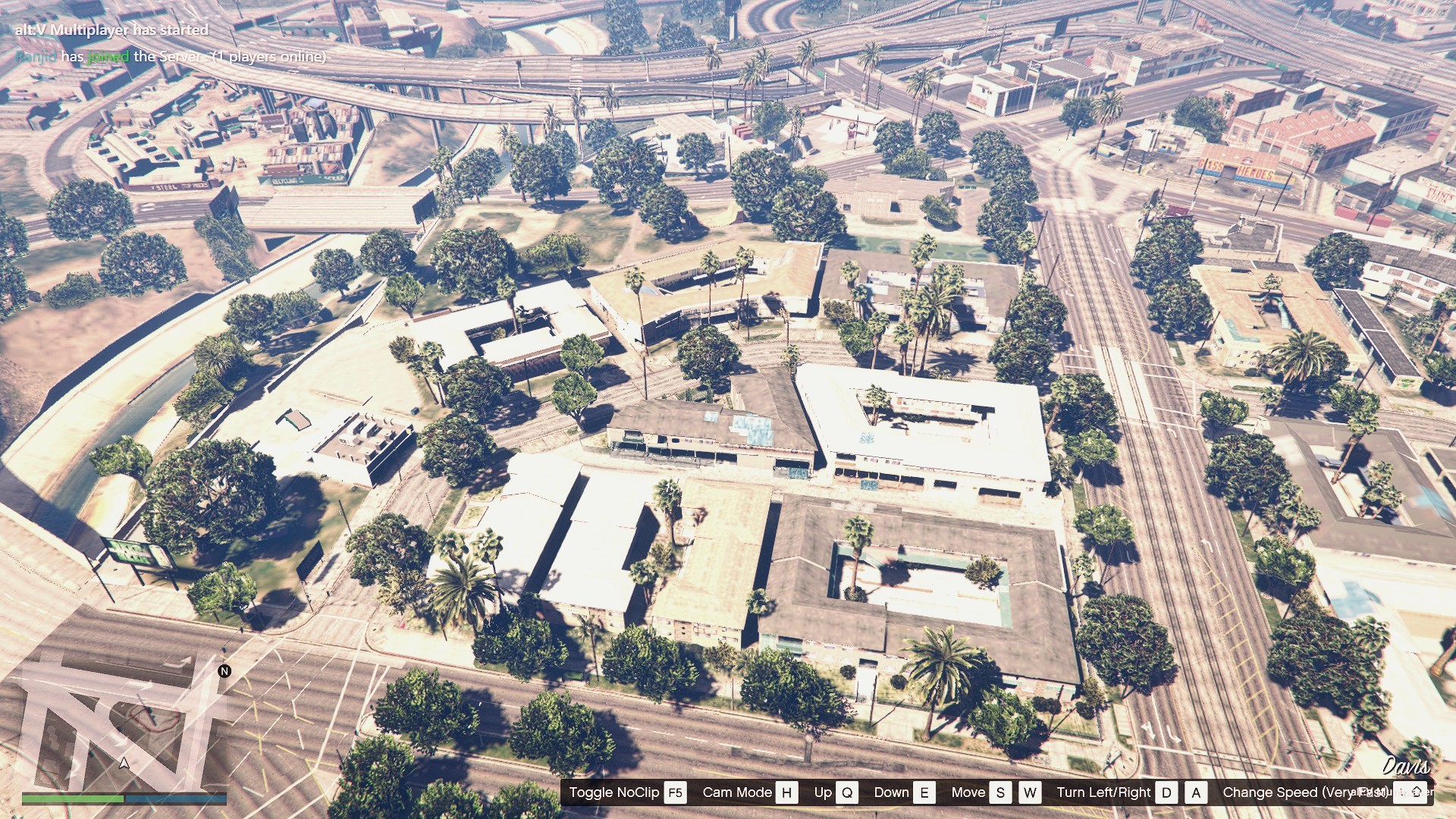Click the player arrow on the minimap
The image size is (1456, 819).
[x=124, y=763]
